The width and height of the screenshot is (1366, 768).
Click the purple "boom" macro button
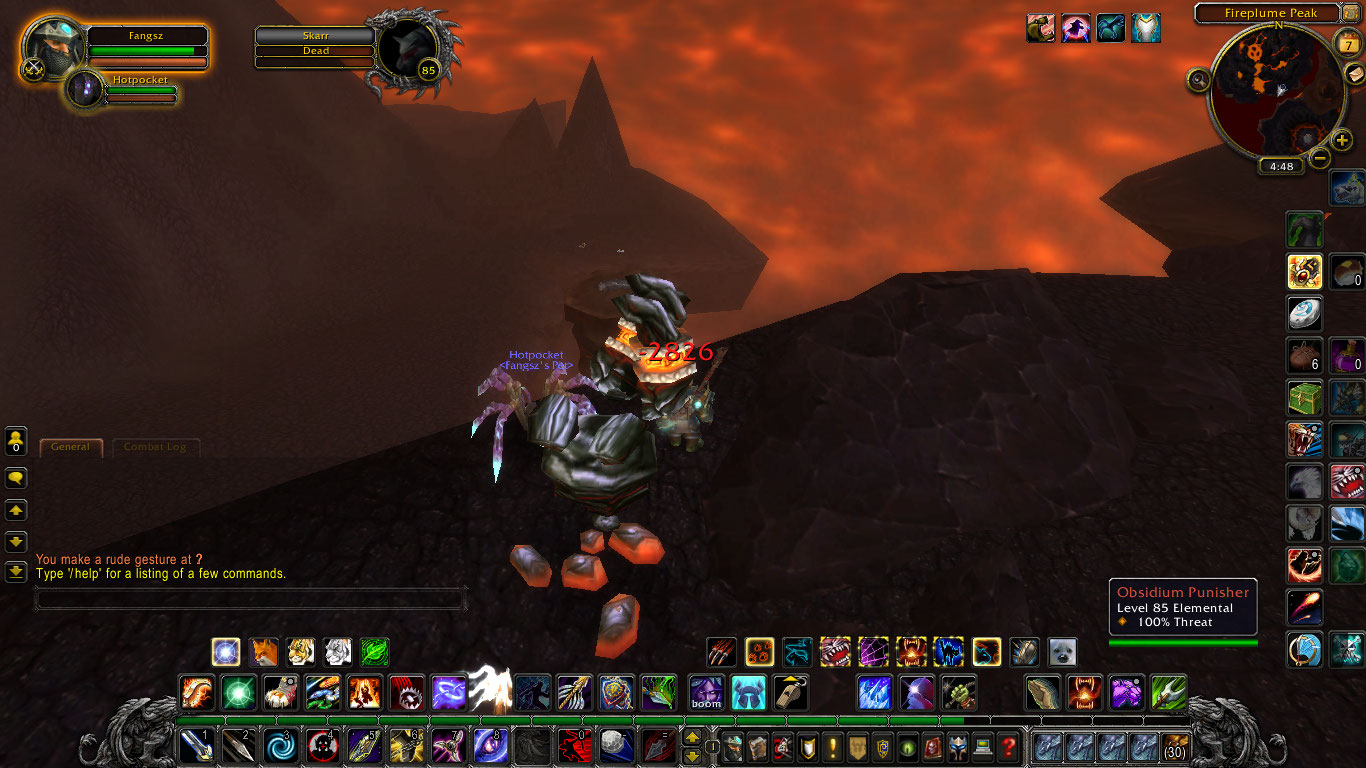[x=707, y=693]
